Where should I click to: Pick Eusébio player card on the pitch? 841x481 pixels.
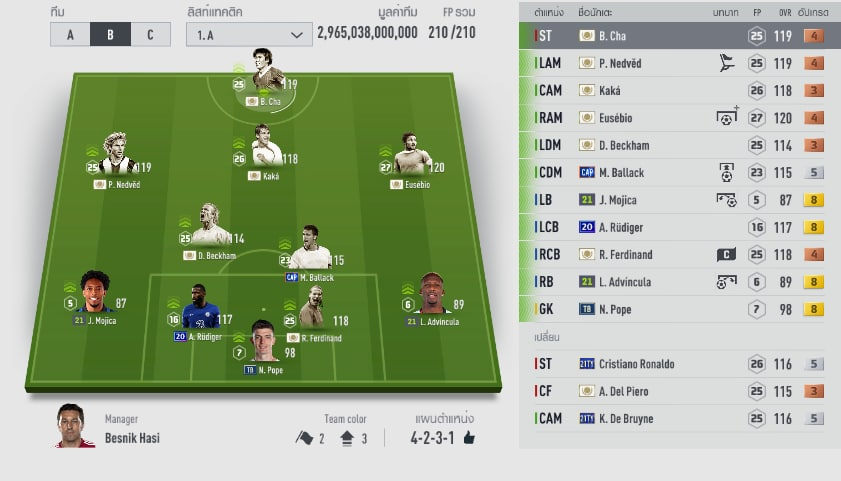pos(410,156)
